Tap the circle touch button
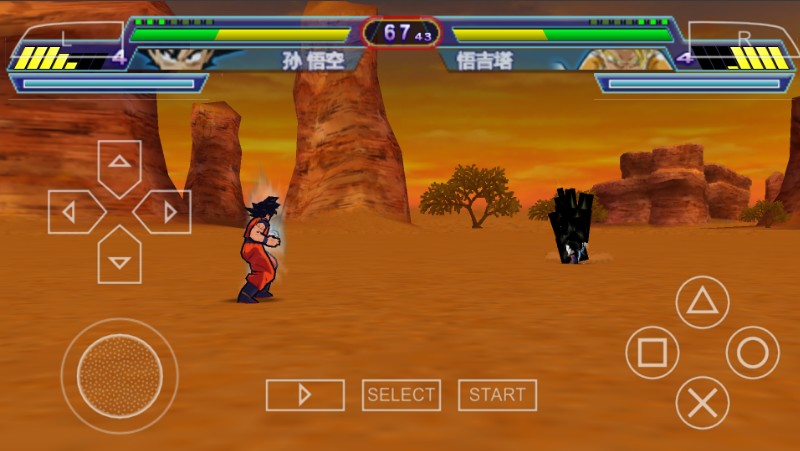The width and height of the screenshot is (800, 451). [x=752, y=353]
